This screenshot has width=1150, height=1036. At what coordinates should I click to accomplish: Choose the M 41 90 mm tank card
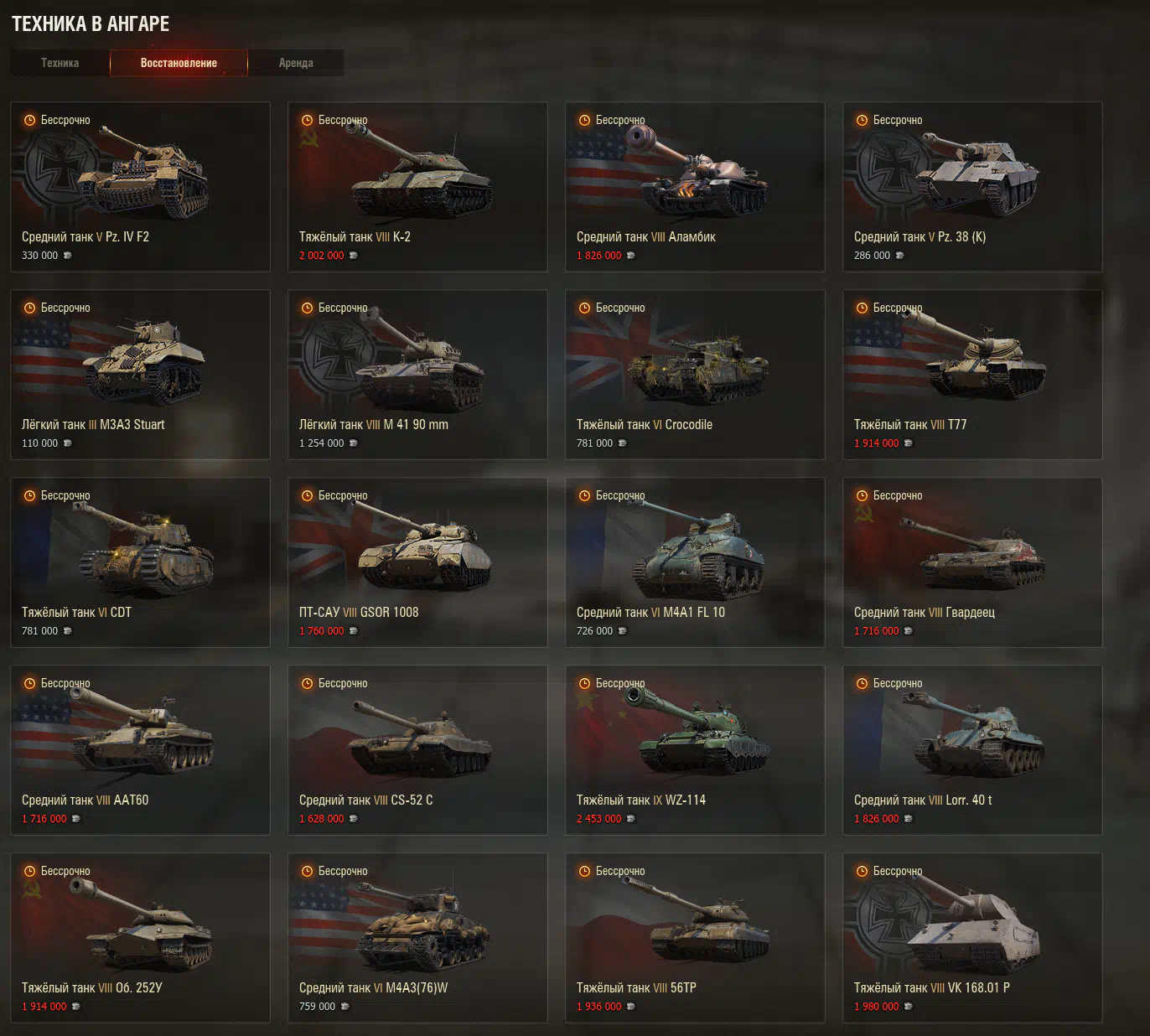click(417, 375)
